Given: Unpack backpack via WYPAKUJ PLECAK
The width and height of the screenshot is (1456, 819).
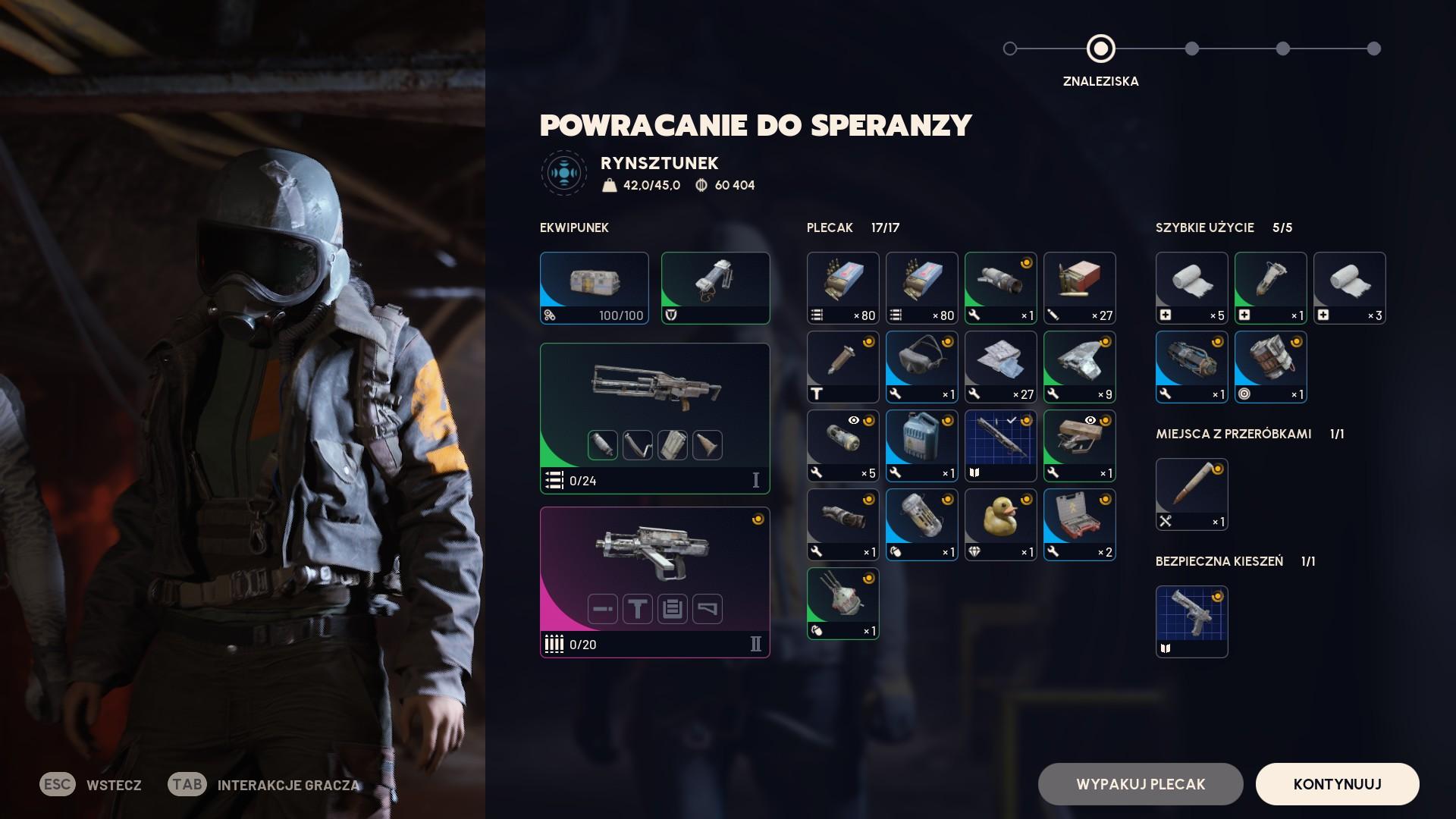Looking at the screenshot, I should point(1140,784).
